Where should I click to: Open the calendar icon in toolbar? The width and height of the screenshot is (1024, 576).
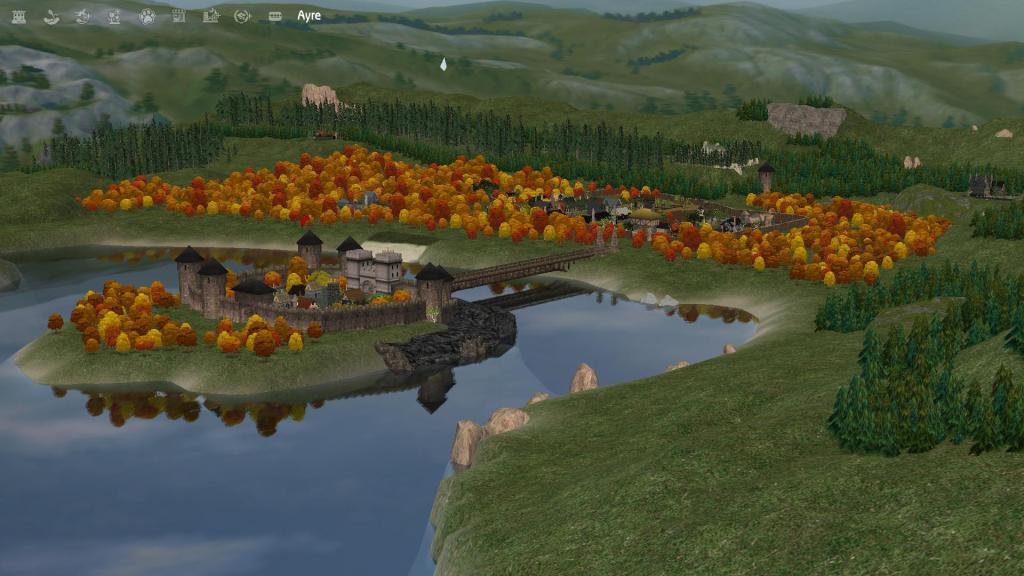(178, 16)
